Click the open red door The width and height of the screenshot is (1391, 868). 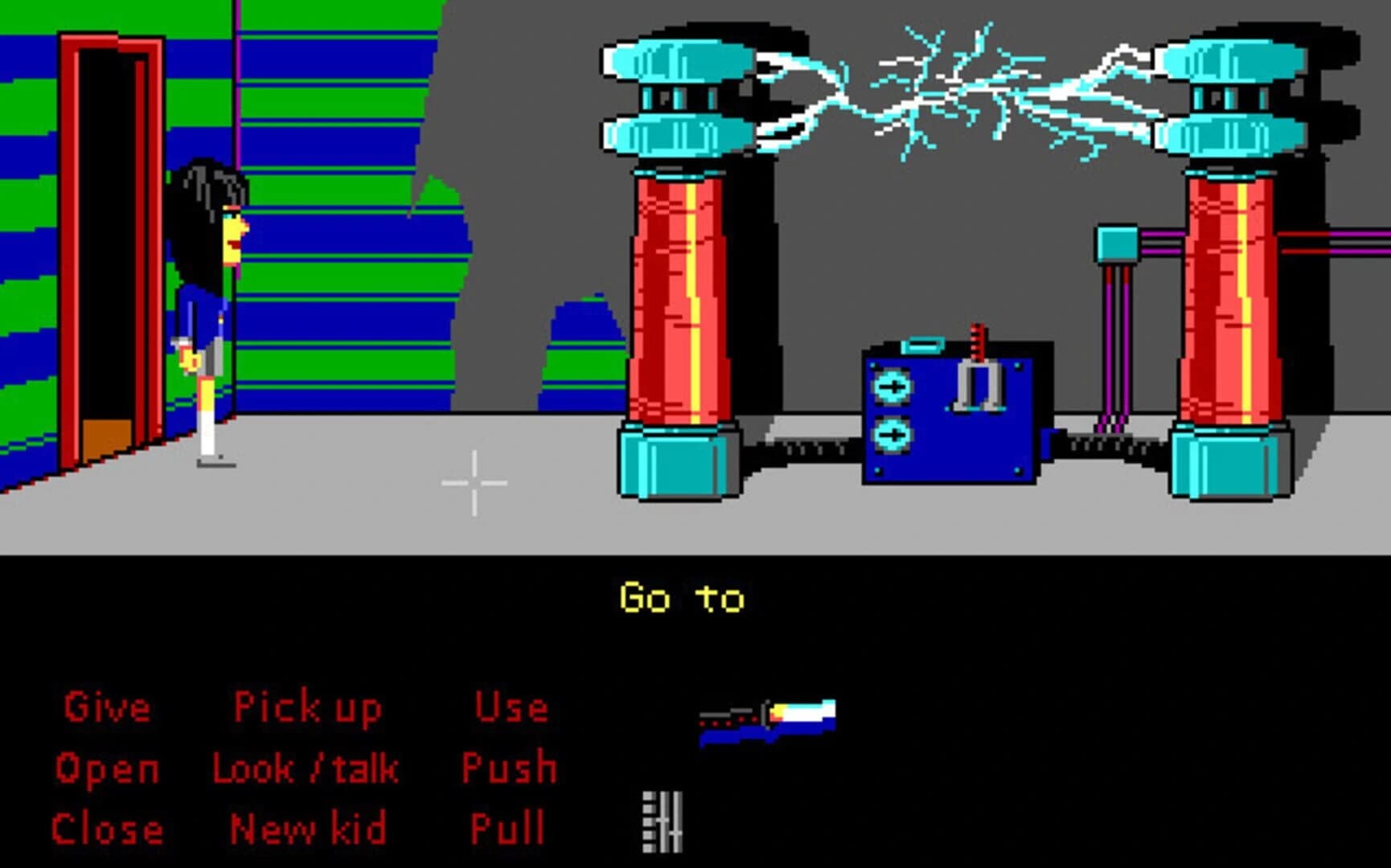click(x=109, y=241)
